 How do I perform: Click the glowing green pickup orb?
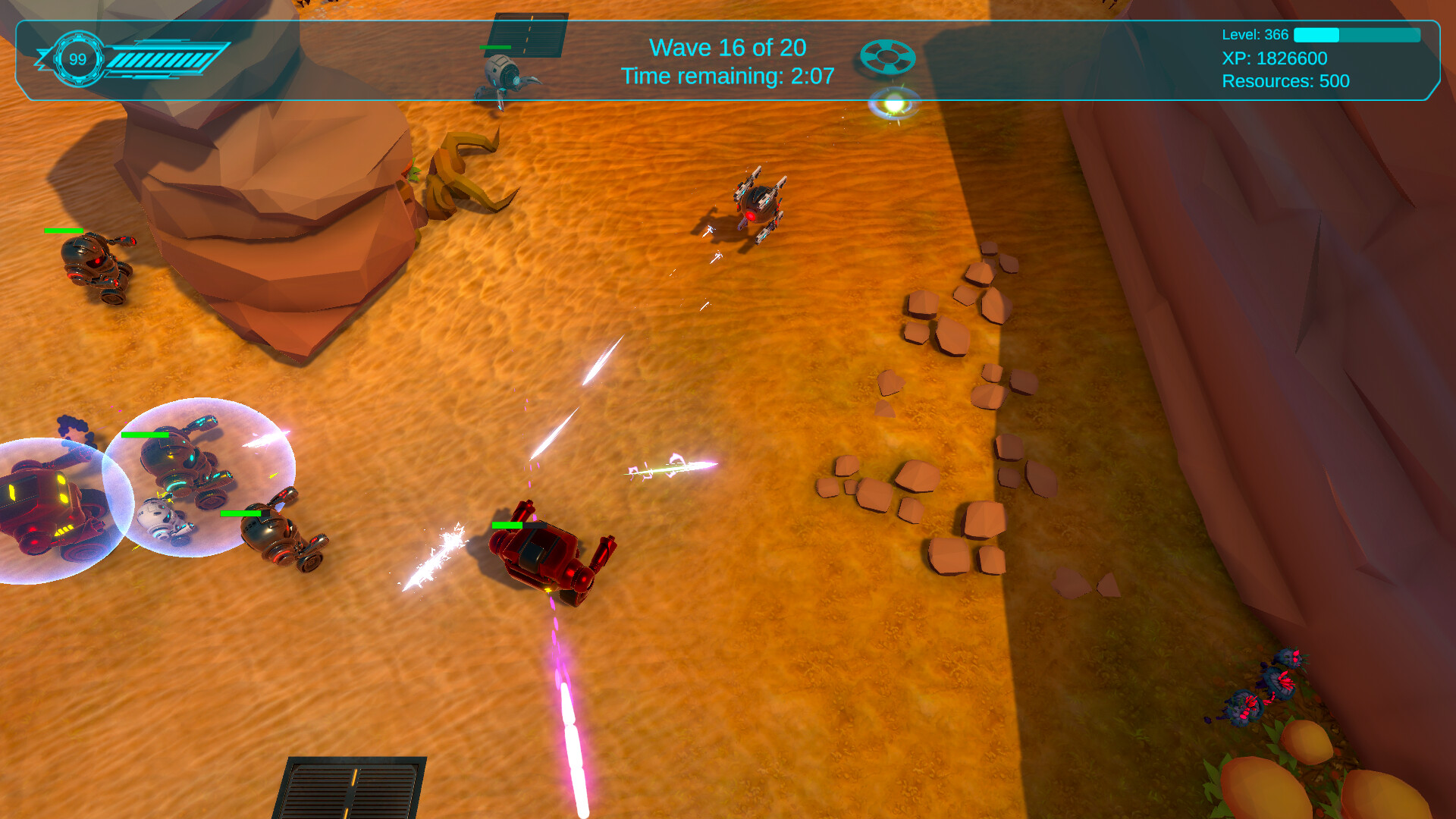[893, 104]
